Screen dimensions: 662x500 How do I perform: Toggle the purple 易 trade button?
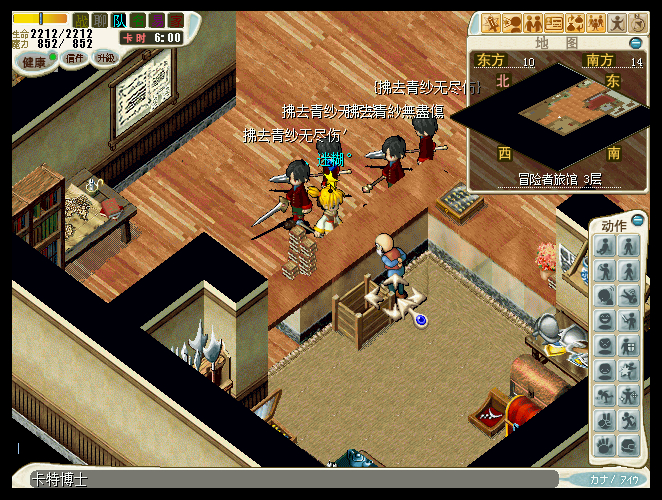157,19
